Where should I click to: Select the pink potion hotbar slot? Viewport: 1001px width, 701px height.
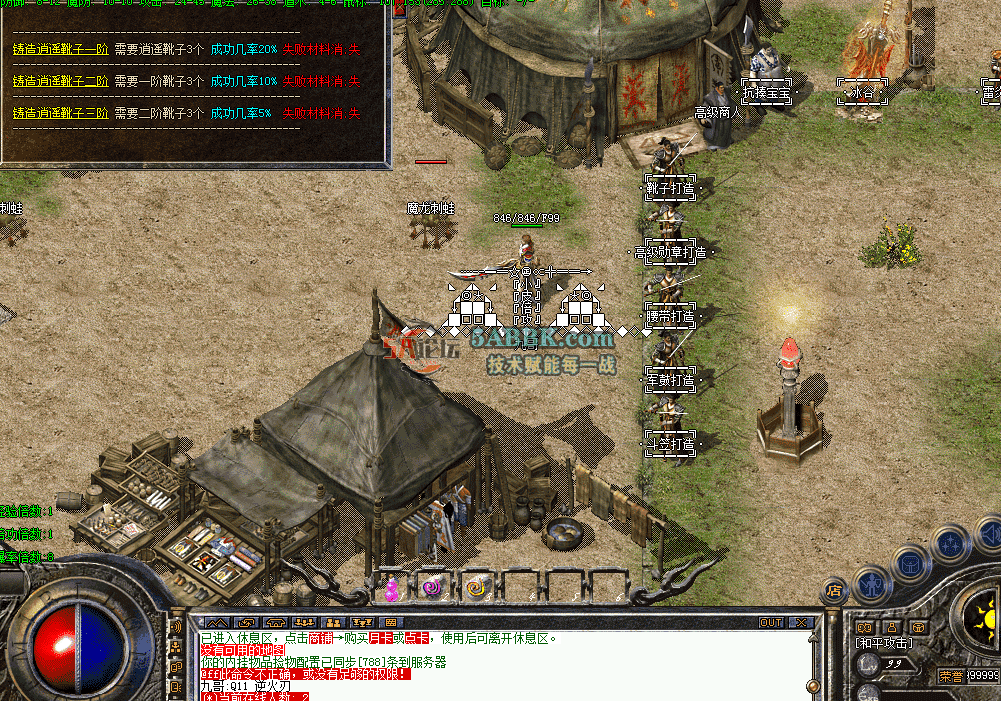click(x=392, y=587)
